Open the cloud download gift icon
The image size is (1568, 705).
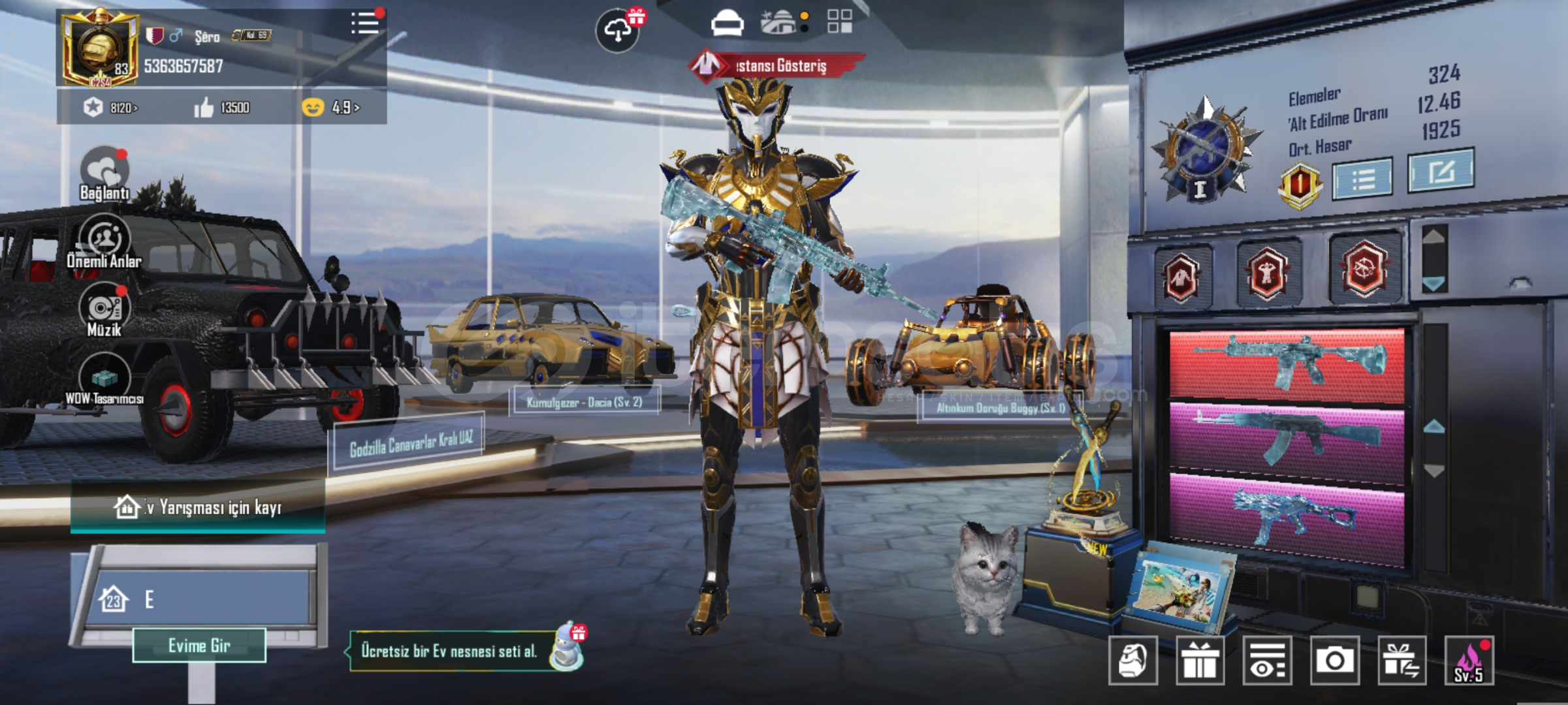point(617,30)
